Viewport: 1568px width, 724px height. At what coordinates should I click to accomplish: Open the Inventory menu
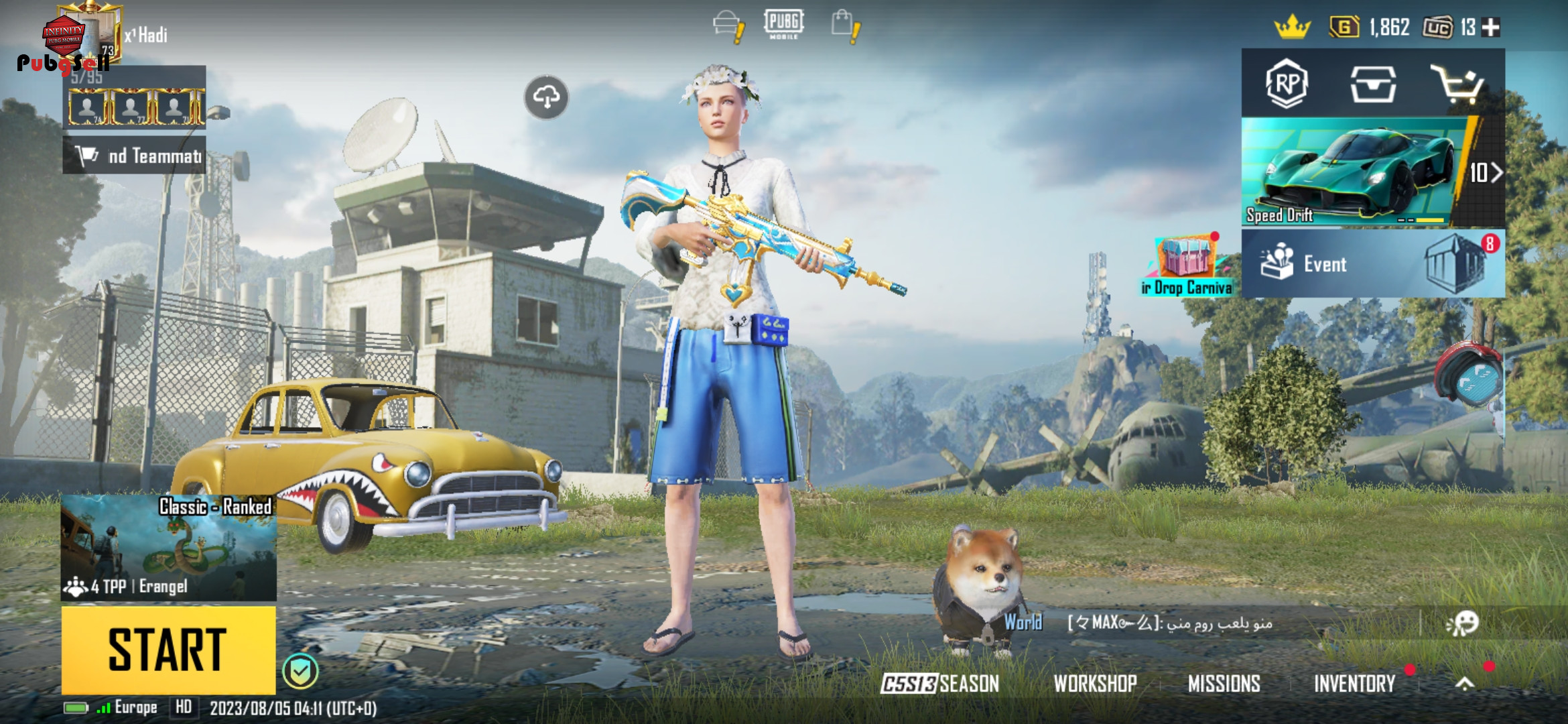pyautogui.click(x=1354, y=683)
